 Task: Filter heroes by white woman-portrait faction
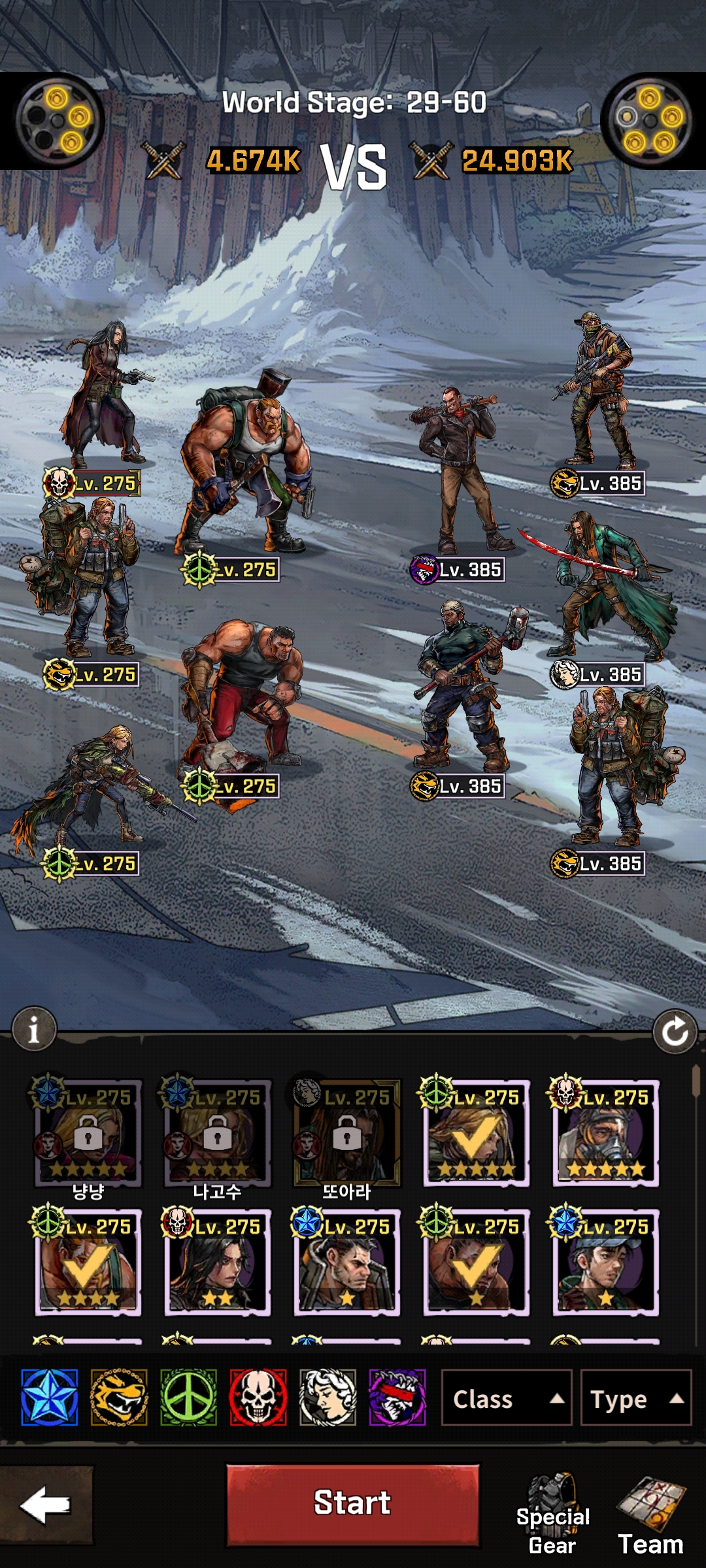point(328,1397)
